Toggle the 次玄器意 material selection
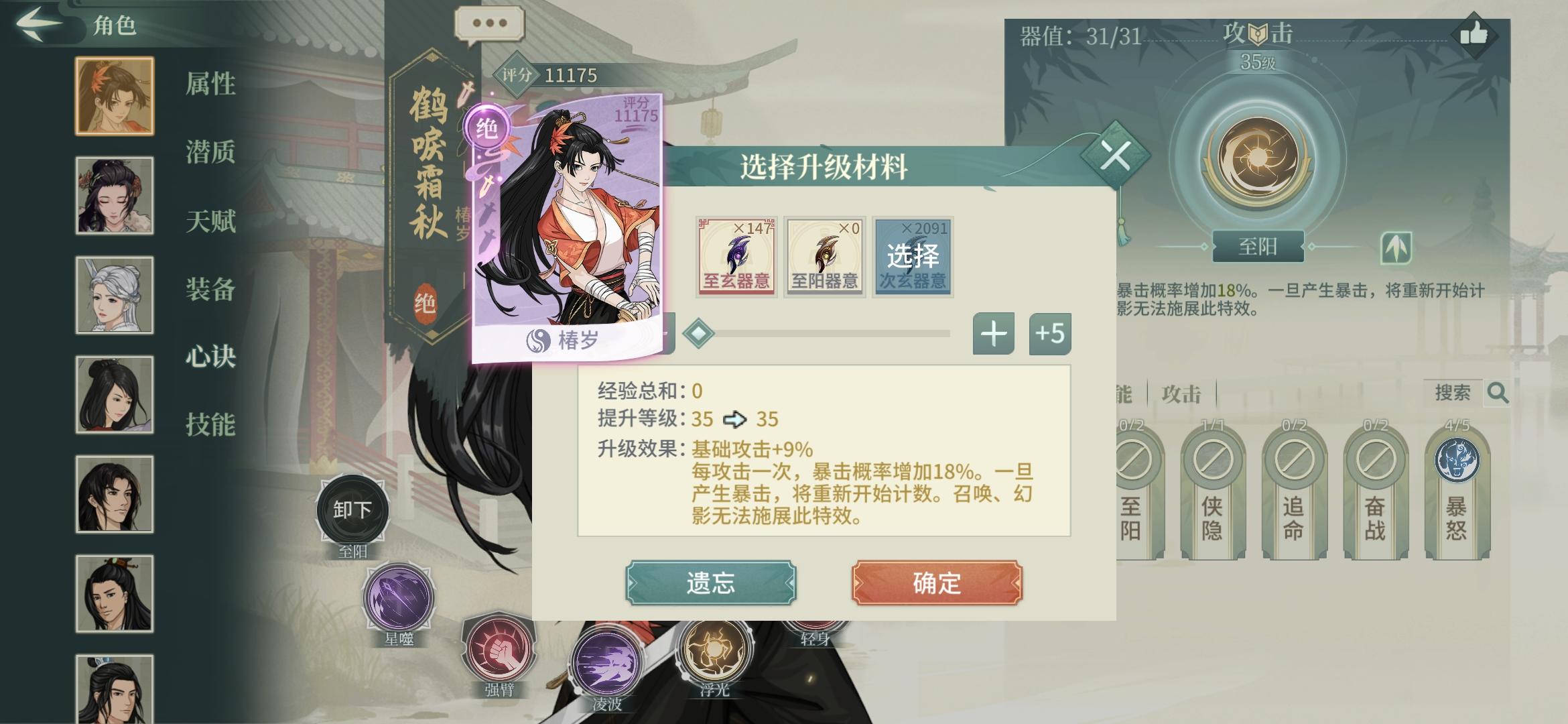1568x724 pixels. tap(914, 258)
